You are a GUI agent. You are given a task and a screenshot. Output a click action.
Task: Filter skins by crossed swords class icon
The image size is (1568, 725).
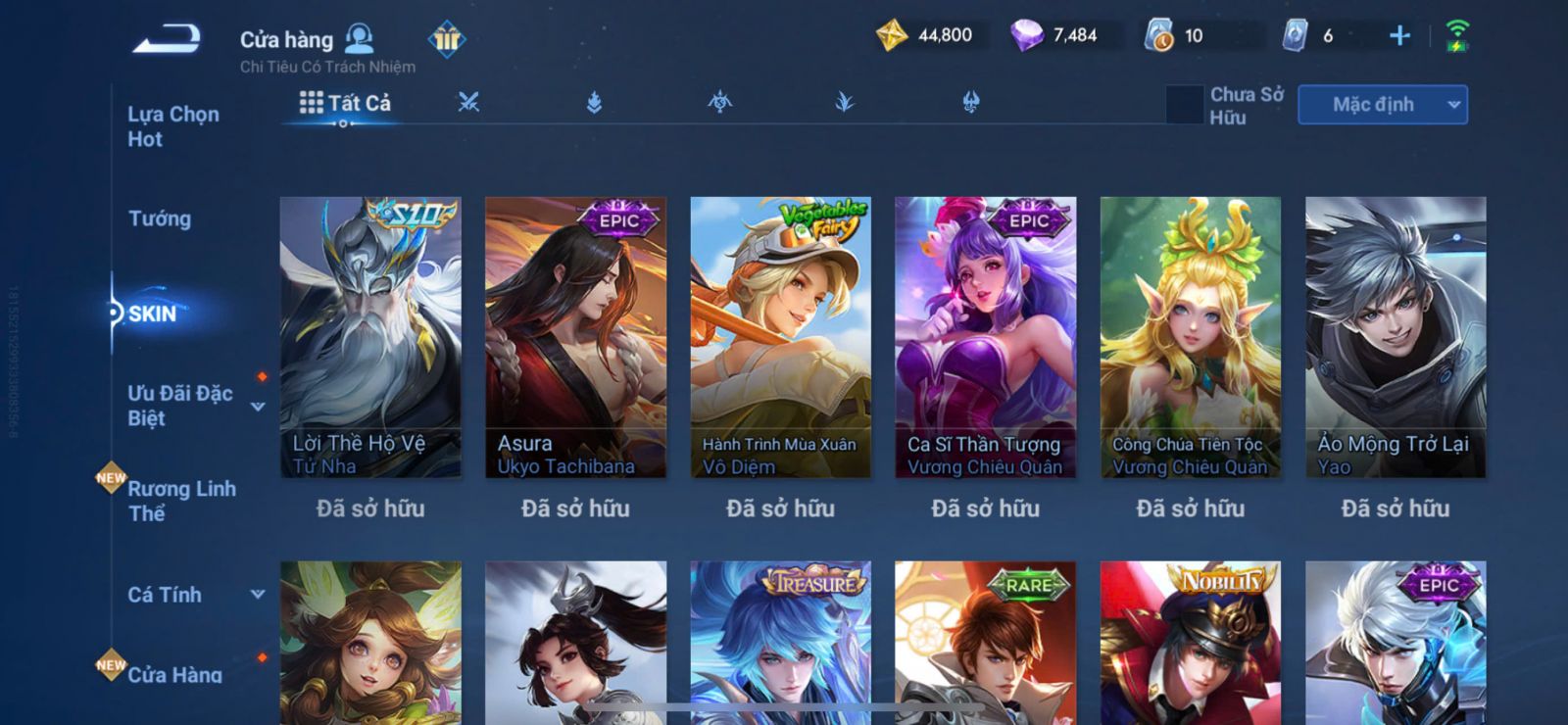coord(468,102)
